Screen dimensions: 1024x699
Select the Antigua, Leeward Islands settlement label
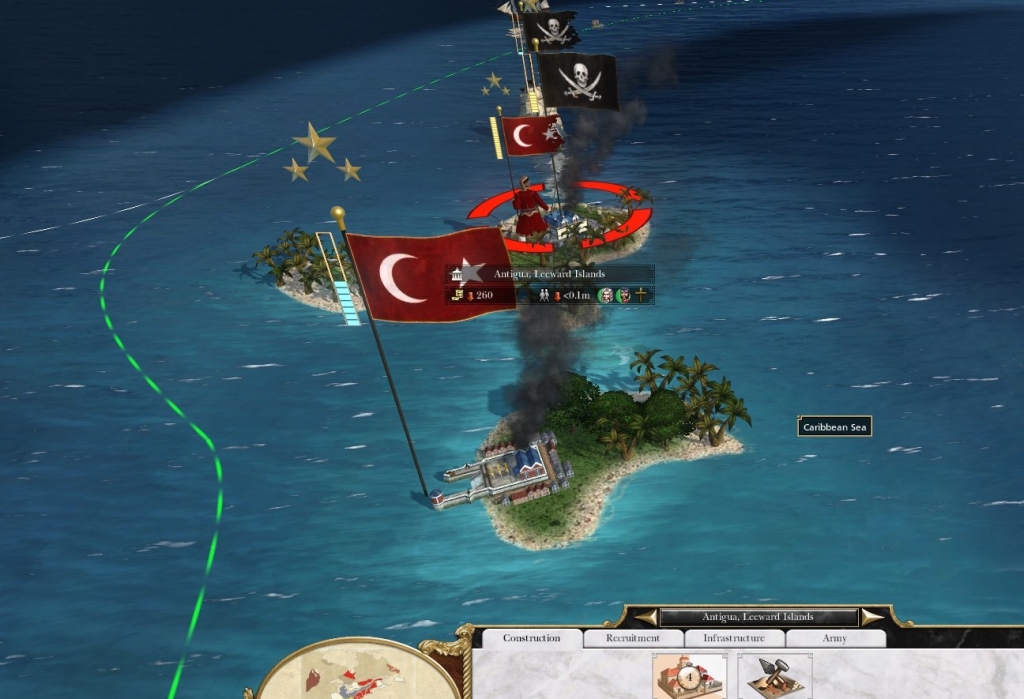(549, 274)
